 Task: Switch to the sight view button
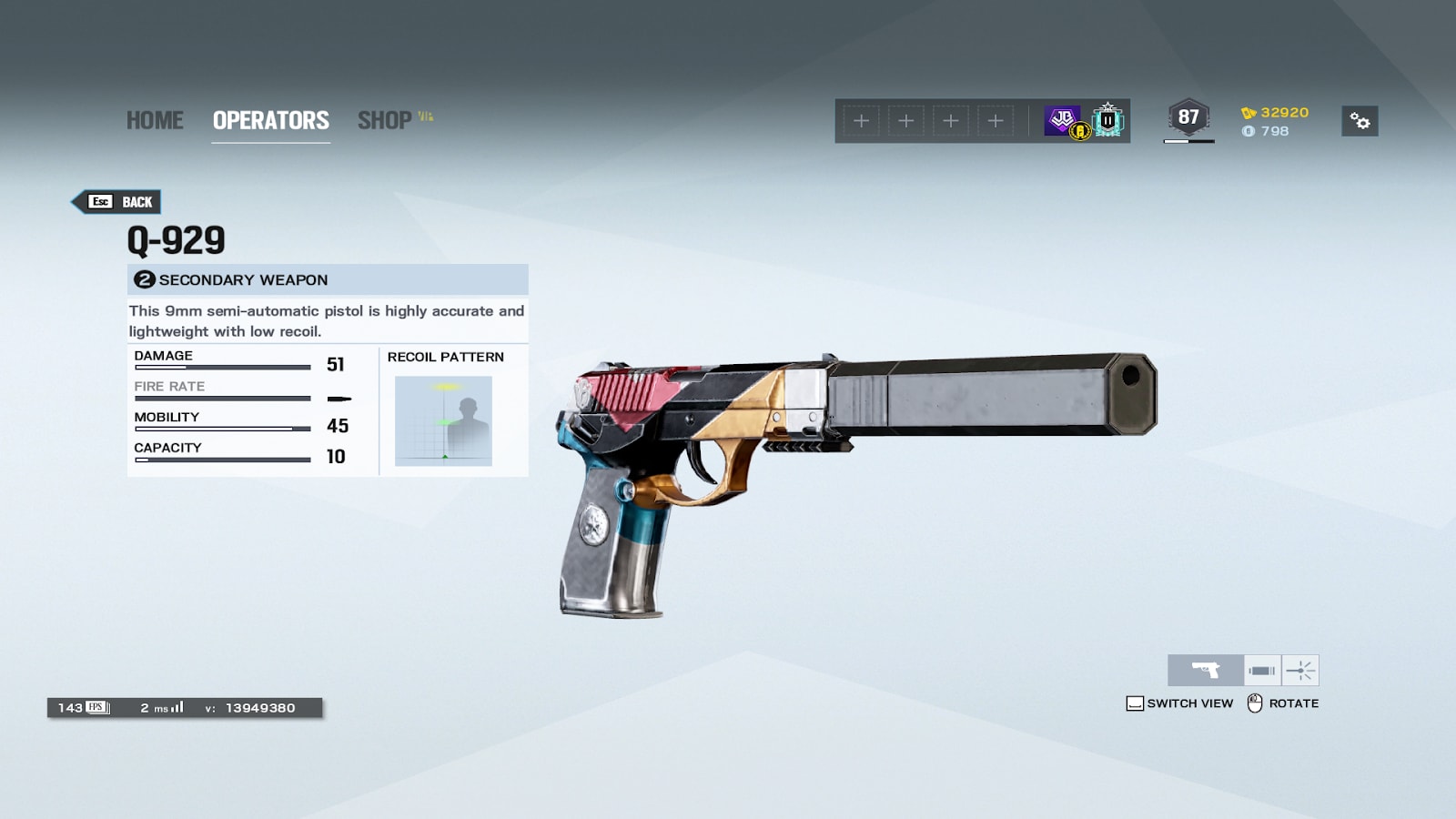[1300, 671]
